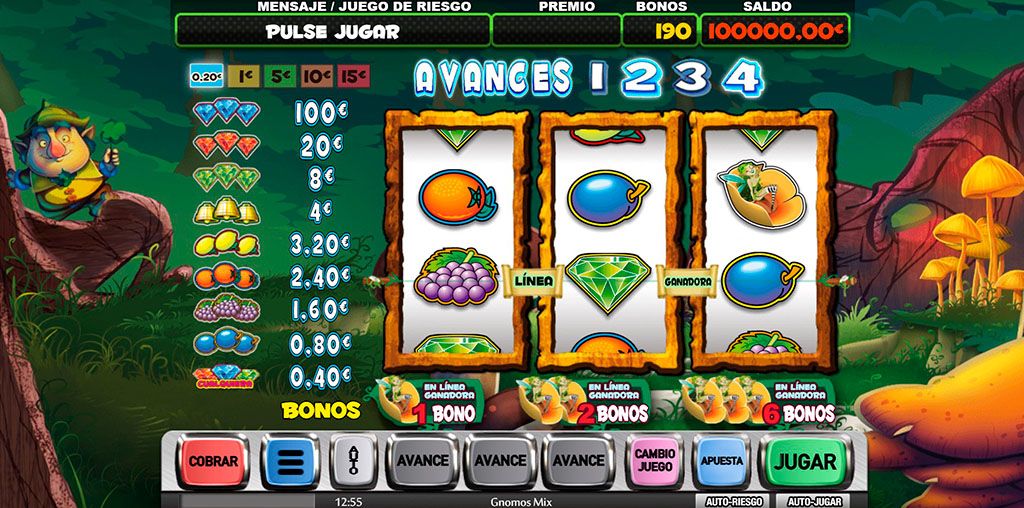The width and height of the screenshot is (1024, 508).
Task: Choose the yellow 1€ bet chip
Action: pyautogui.click(x=241, y=76)
